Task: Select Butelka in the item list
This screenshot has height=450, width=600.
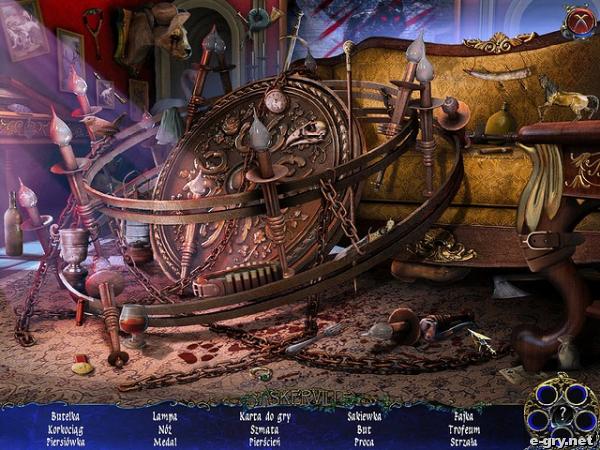Action: (x=66, y=414)
